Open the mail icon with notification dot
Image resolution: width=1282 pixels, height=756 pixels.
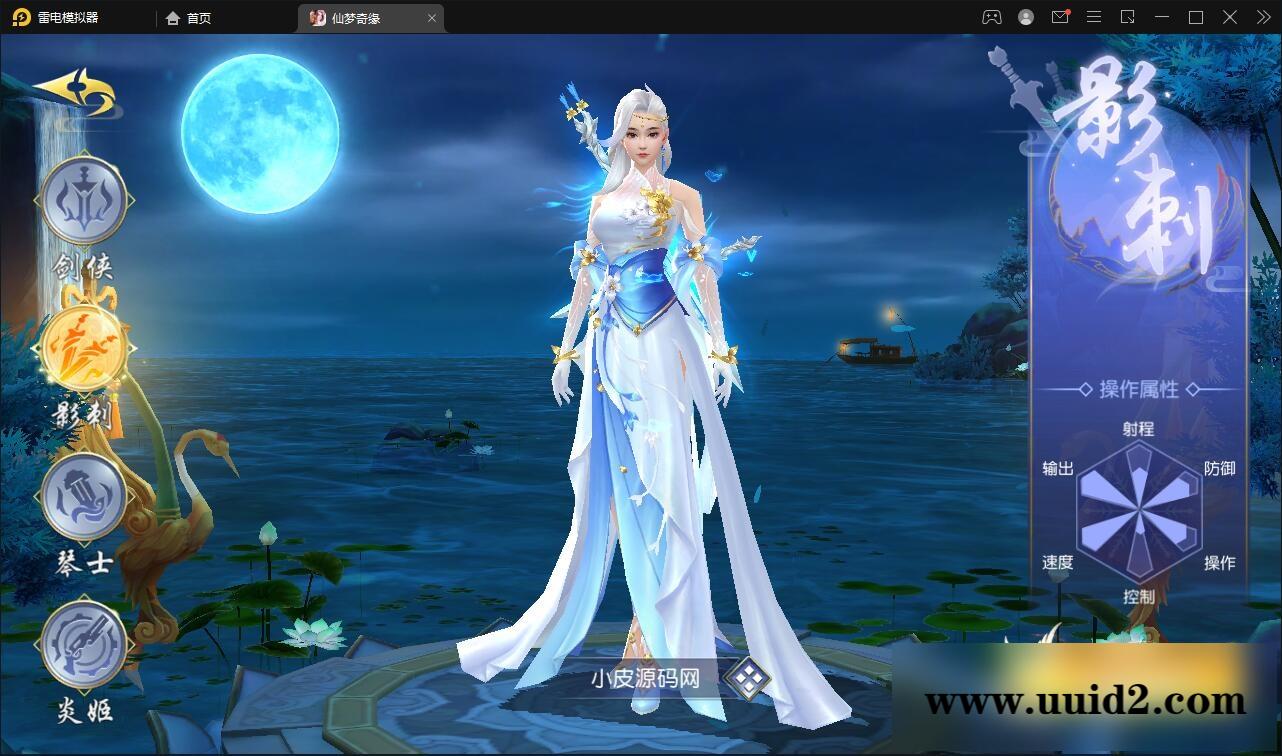(1061, 17)
